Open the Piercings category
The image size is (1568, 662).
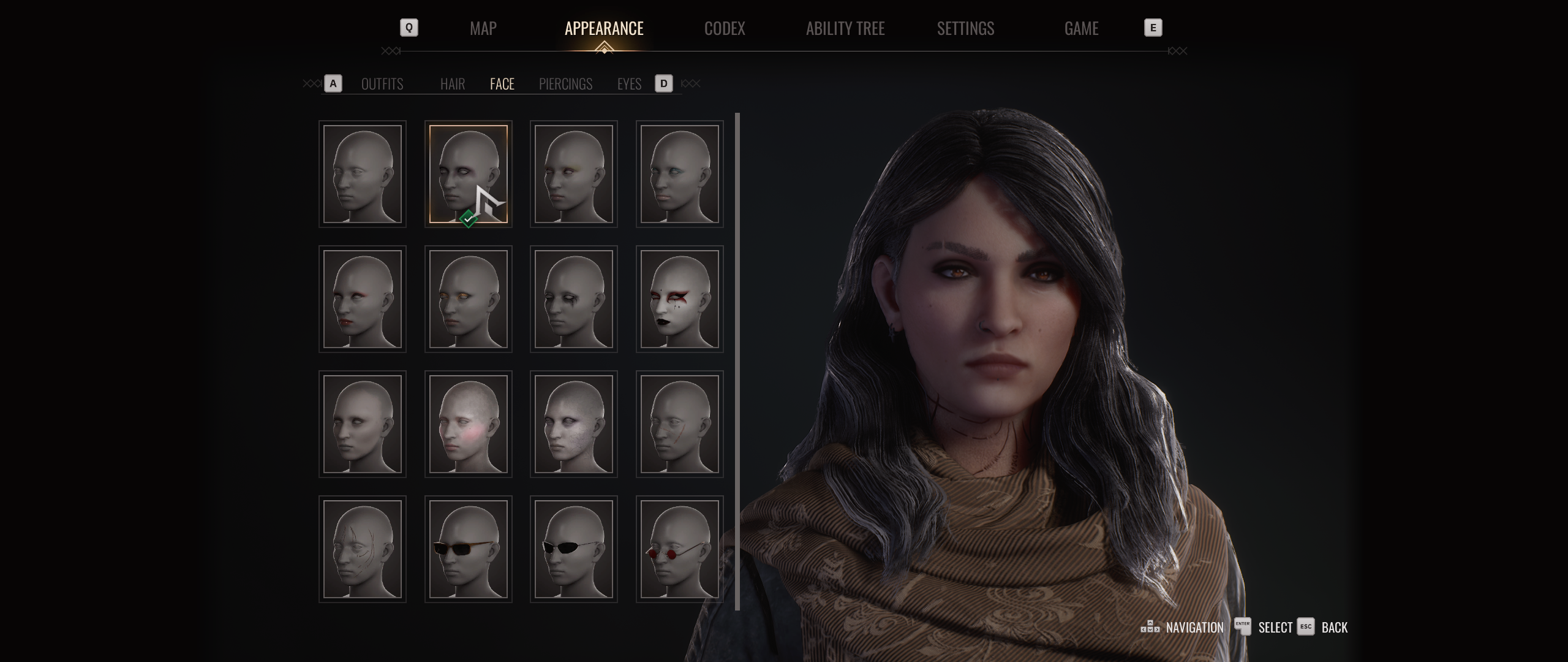[x=565, y=84]
